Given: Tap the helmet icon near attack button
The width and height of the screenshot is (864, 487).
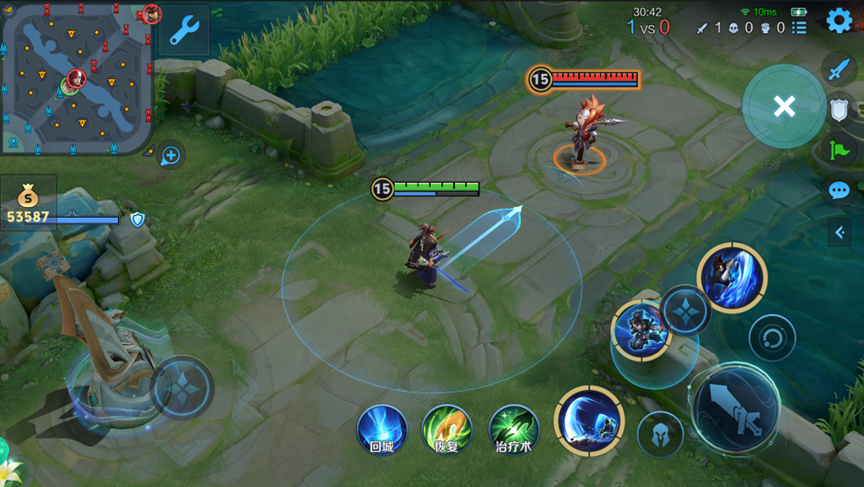Looking at the screenshot, I should click(660, 433).
